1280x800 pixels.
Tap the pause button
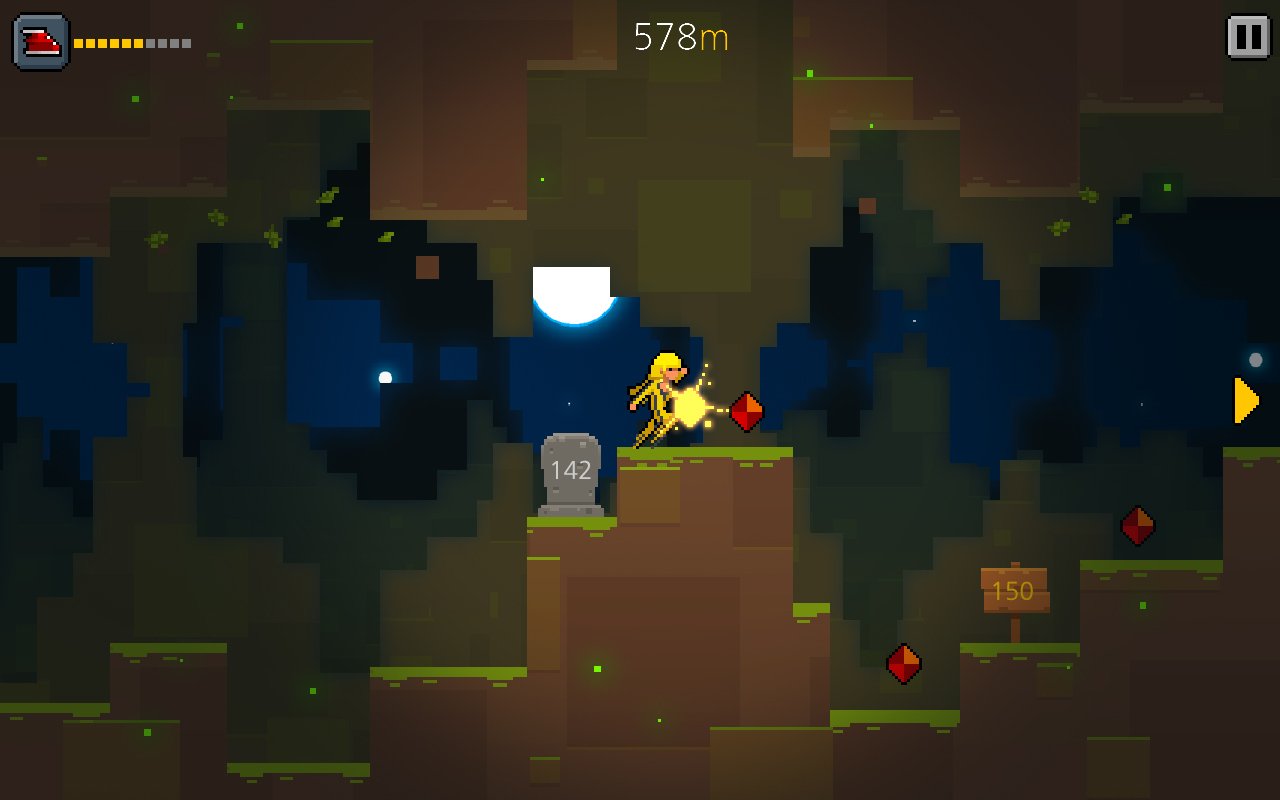coord(1247,35)
